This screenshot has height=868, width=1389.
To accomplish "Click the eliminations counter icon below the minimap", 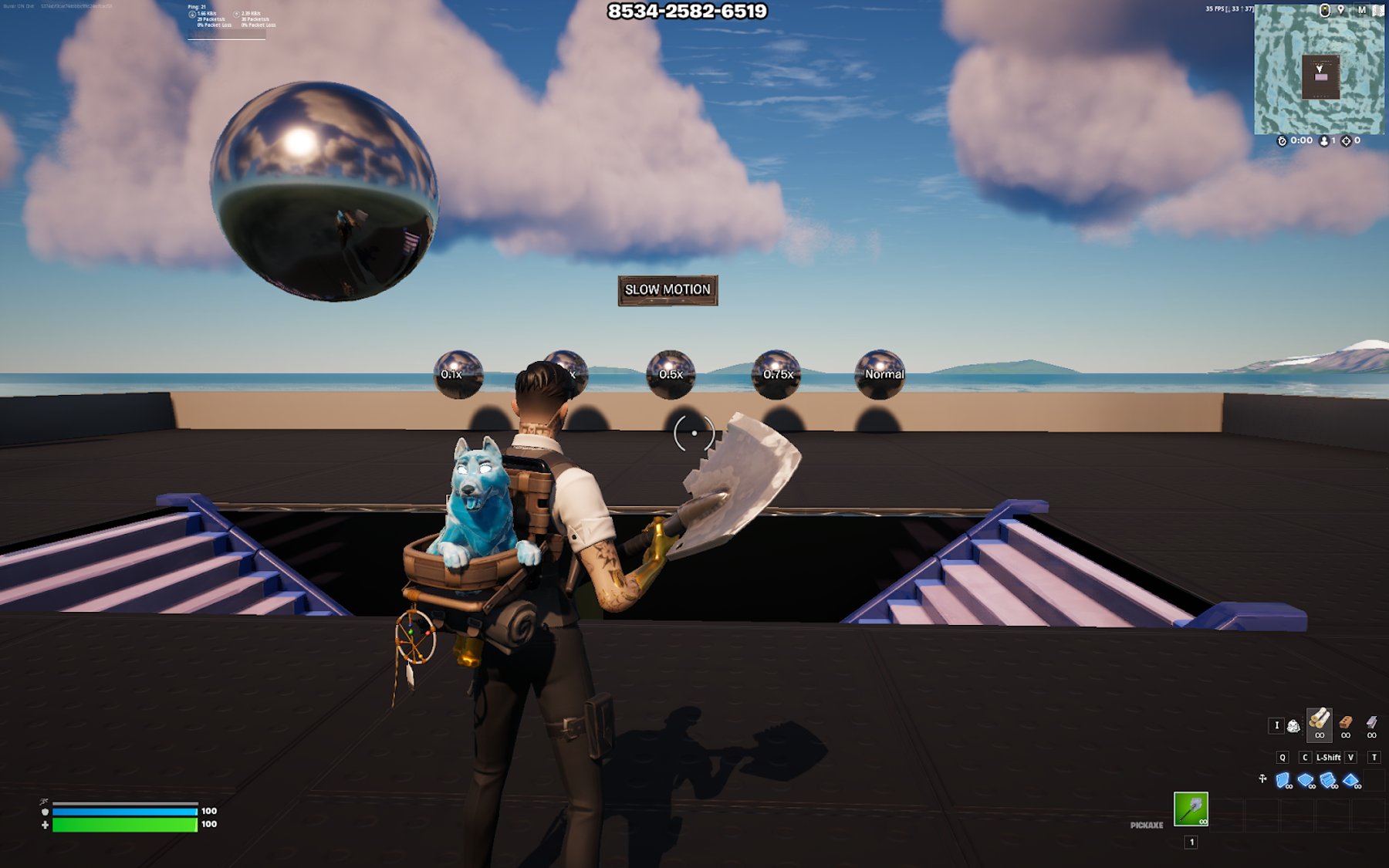I will click(x=1347, y=141).
